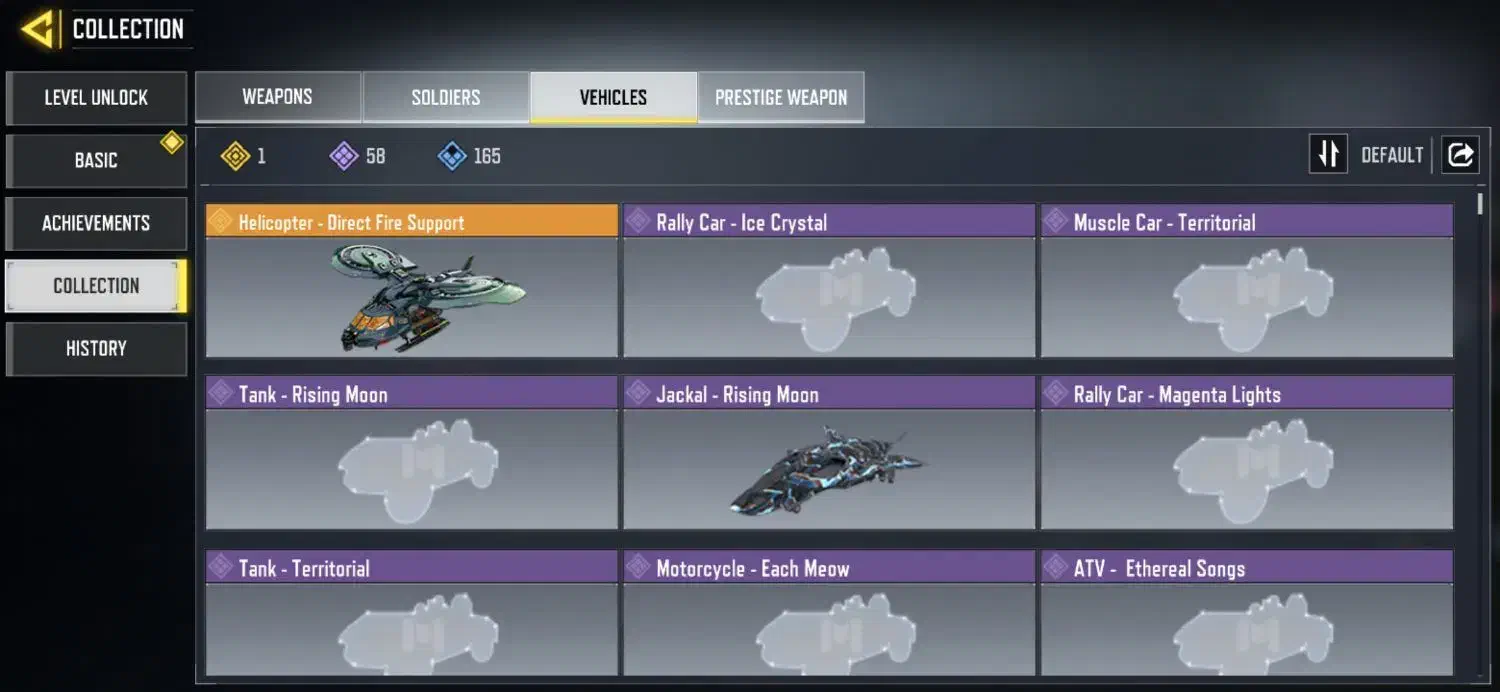The image size is (1500, 692).
Task: Select the Basic menu entry
Action: pos(96,160)
